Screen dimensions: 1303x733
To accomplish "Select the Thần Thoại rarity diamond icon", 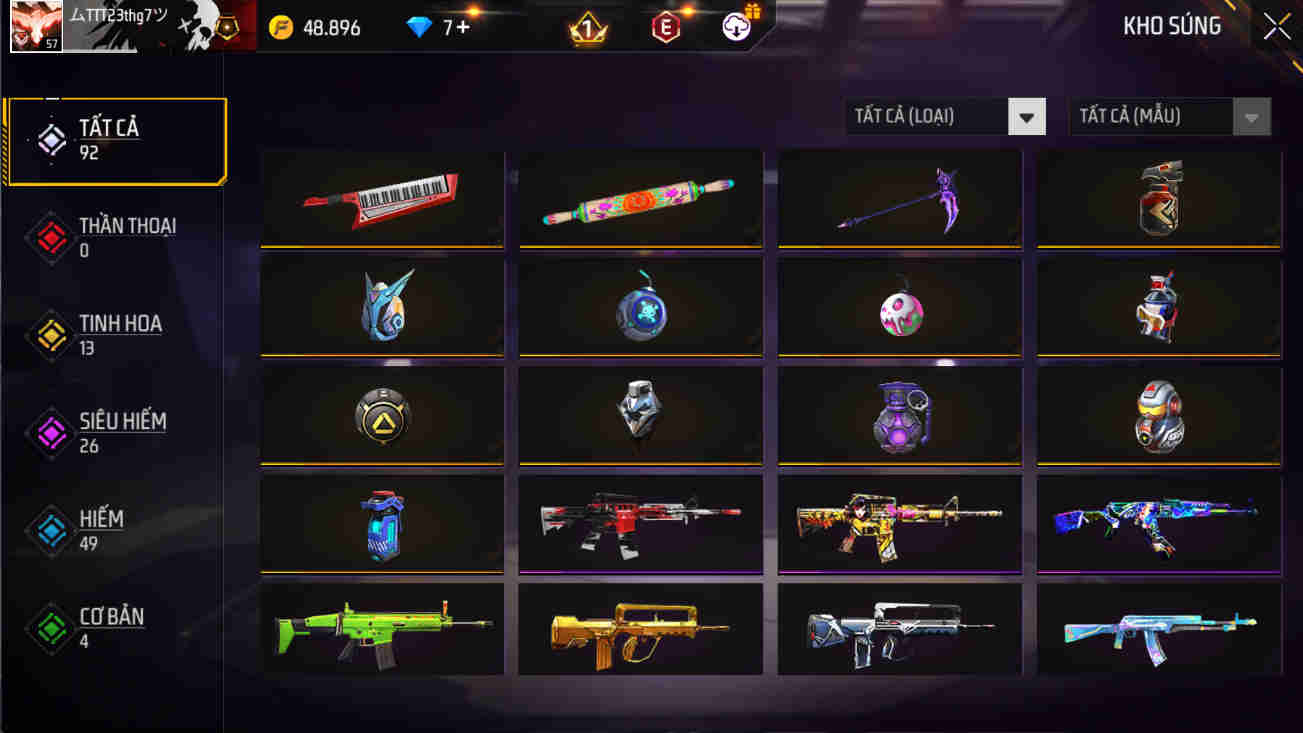I will point(49,237).
